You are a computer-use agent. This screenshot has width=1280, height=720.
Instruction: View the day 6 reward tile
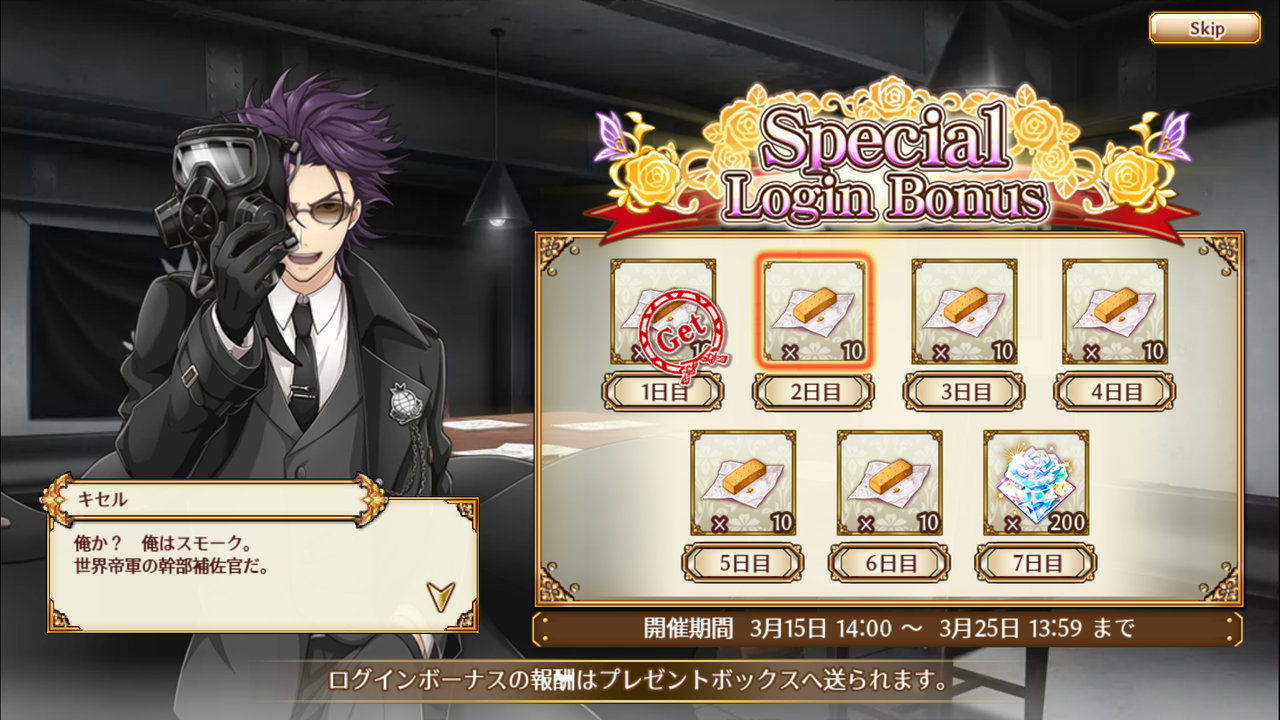889,483
